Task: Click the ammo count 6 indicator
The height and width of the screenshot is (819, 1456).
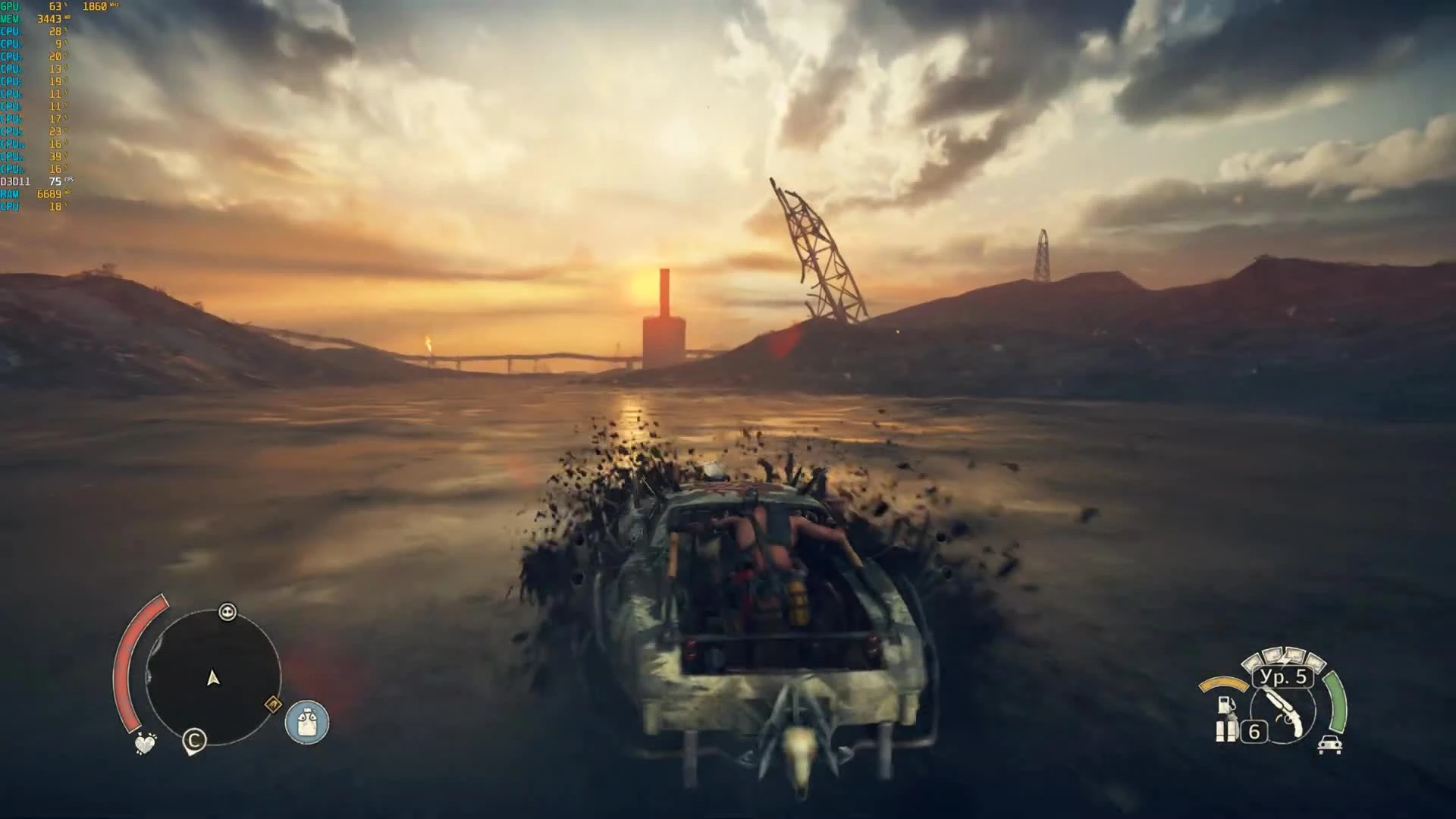Action: 1254,731
